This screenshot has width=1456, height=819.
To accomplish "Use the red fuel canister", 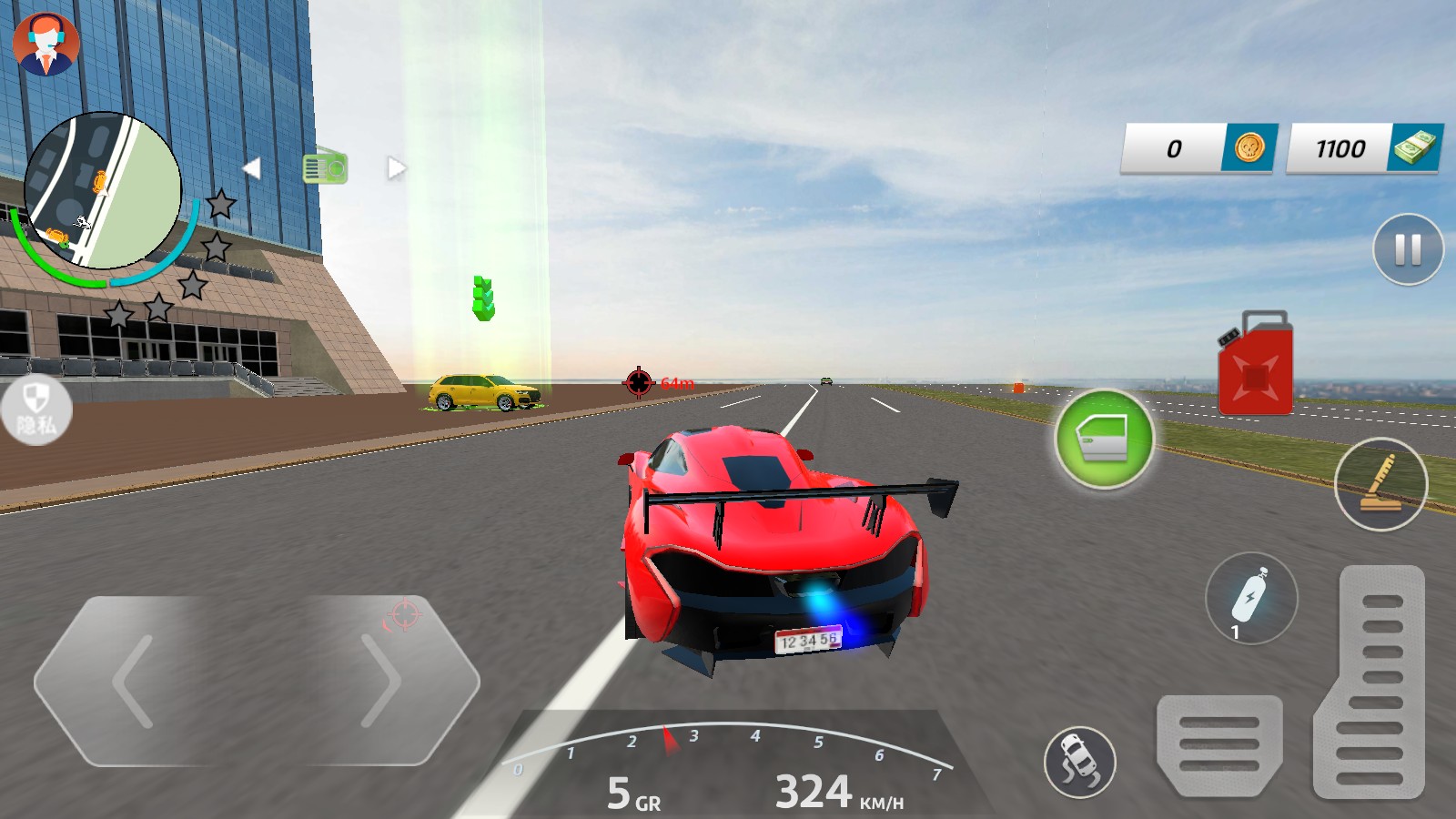I will point(1256,364).
